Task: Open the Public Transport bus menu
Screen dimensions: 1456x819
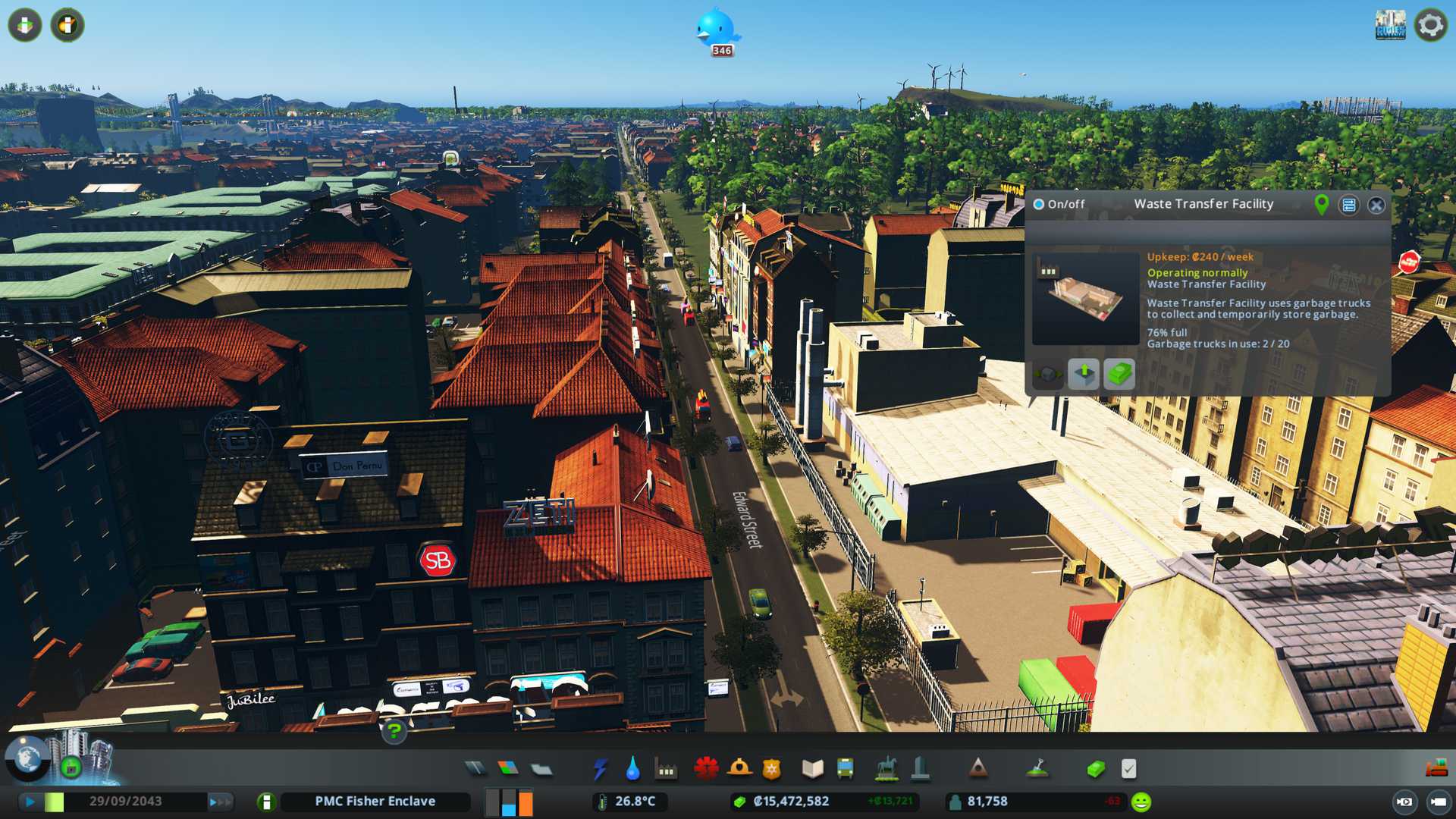Action: [845, 769]
